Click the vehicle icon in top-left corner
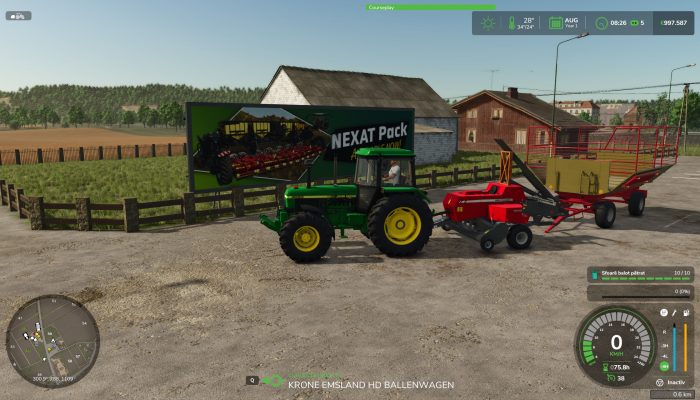Image resolution: width=700 pixels, height=400 pixels. tap(18, 15)
